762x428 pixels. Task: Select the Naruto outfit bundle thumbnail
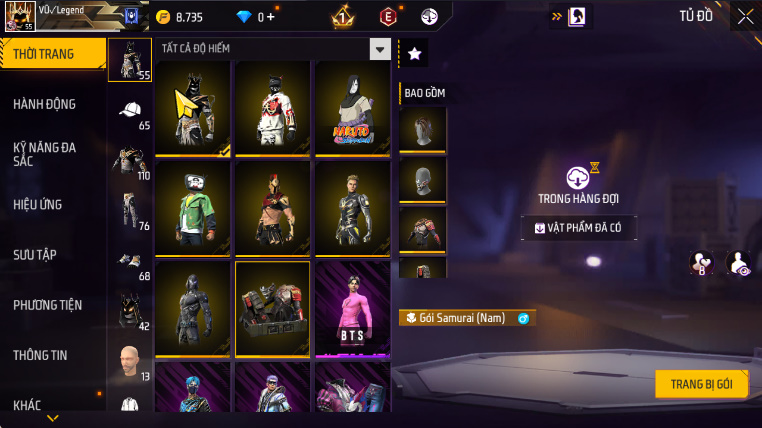352,108
